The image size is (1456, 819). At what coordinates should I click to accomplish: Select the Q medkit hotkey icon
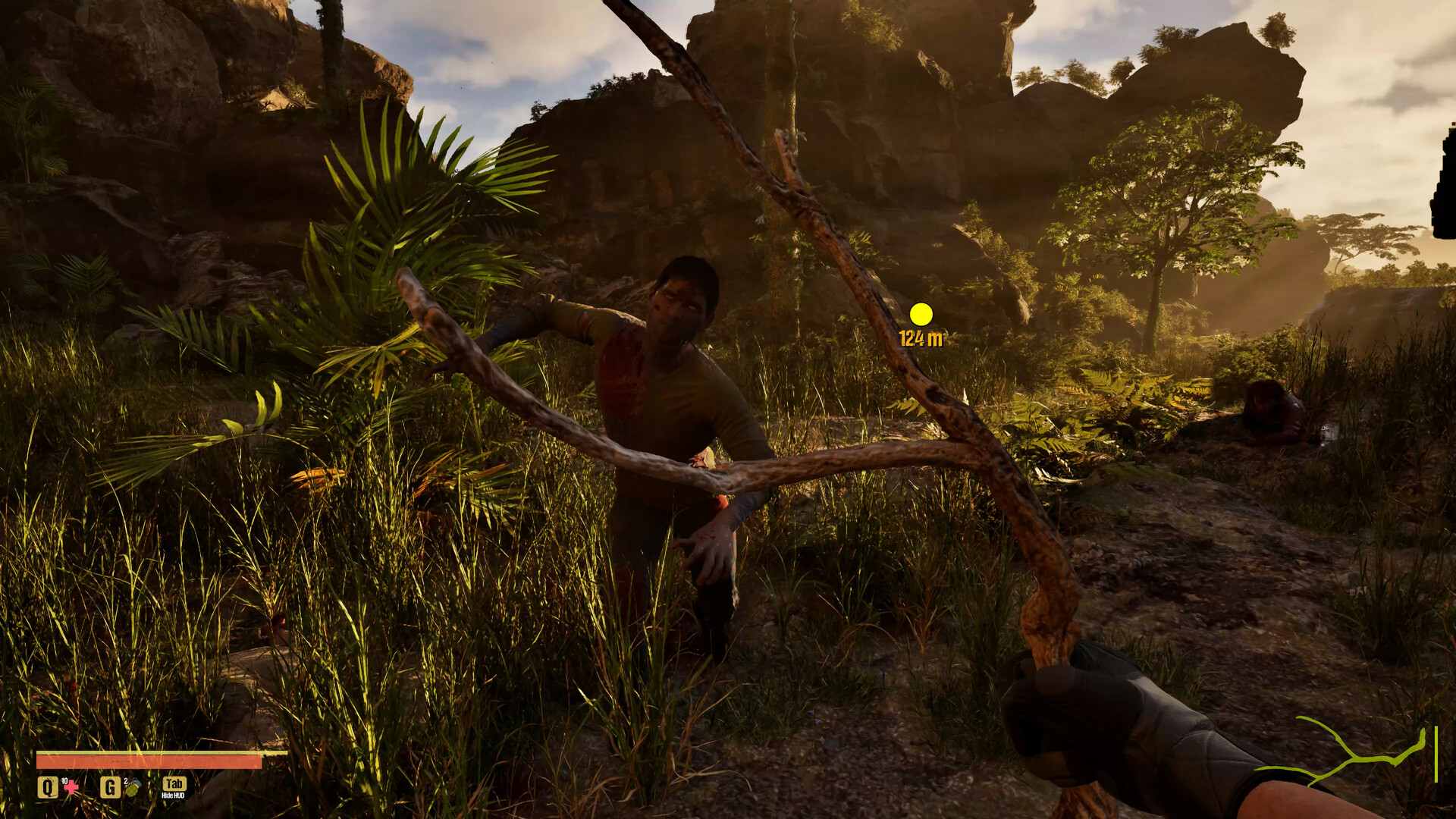pos(48,787)
